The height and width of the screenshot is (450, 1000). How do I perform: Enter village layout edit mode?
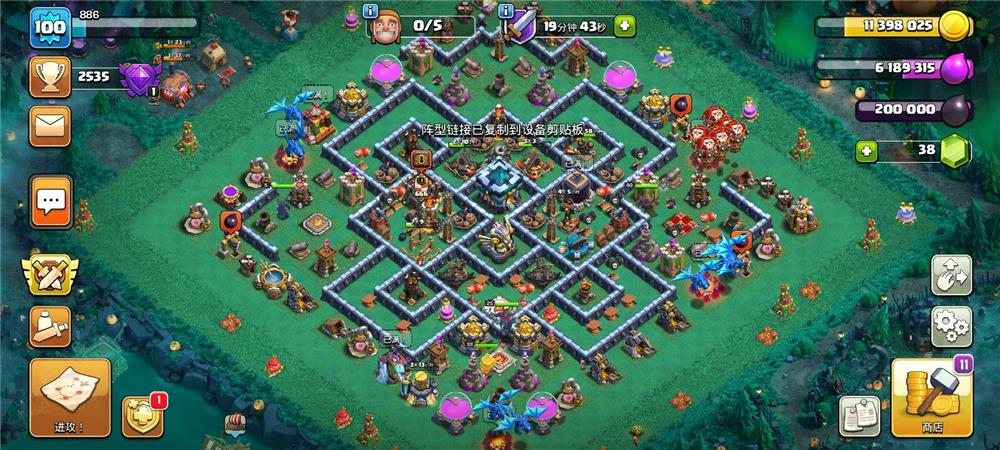[x=951, y=275]
